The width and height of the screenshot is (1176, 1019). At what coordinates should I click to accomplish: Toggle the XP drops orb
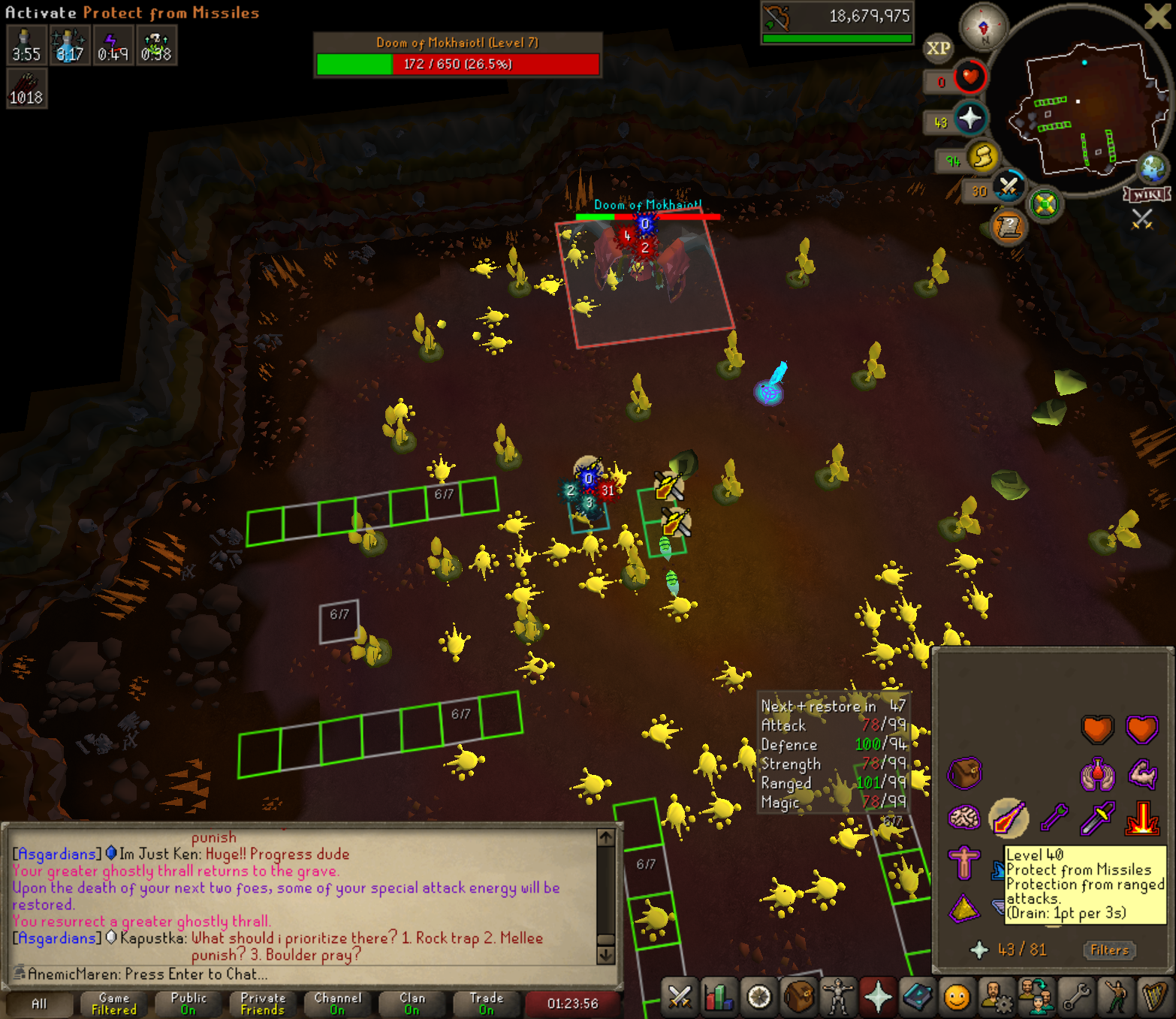(x=938, y=49)
